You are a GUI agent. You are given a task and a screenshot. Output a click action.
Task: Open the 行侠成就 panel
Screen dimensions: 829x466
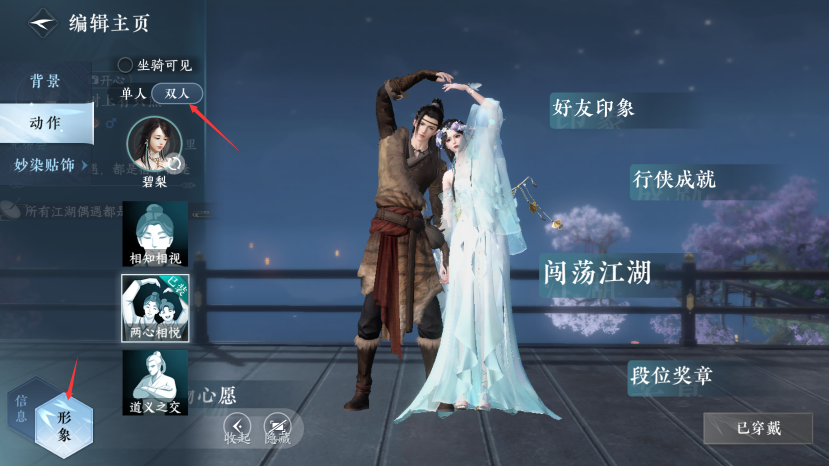click(x=674, y=180)
